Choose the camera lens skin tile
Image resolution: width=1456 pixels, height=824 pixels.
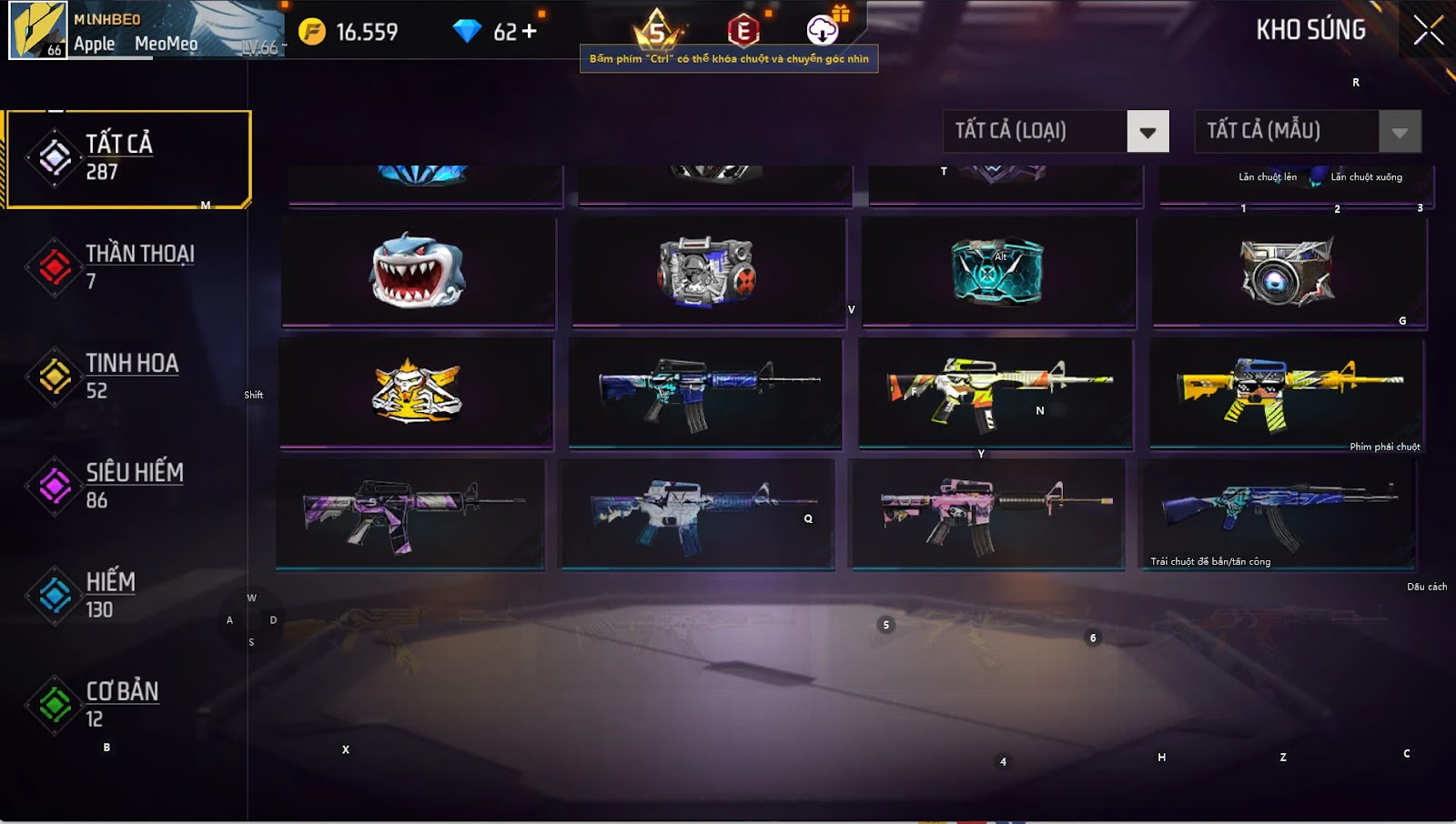point(1289,271)
